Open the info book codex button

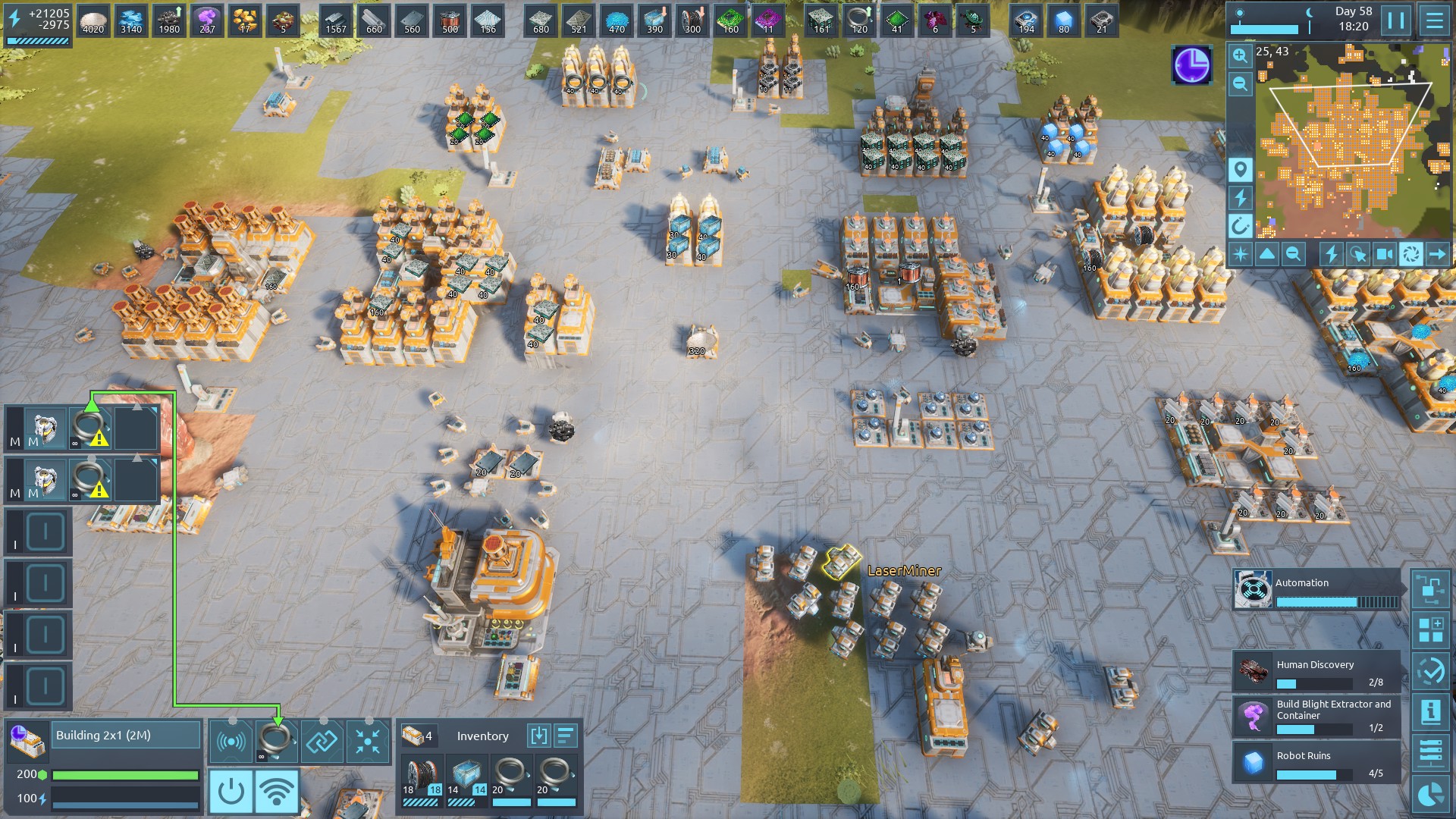[1431, 712]
